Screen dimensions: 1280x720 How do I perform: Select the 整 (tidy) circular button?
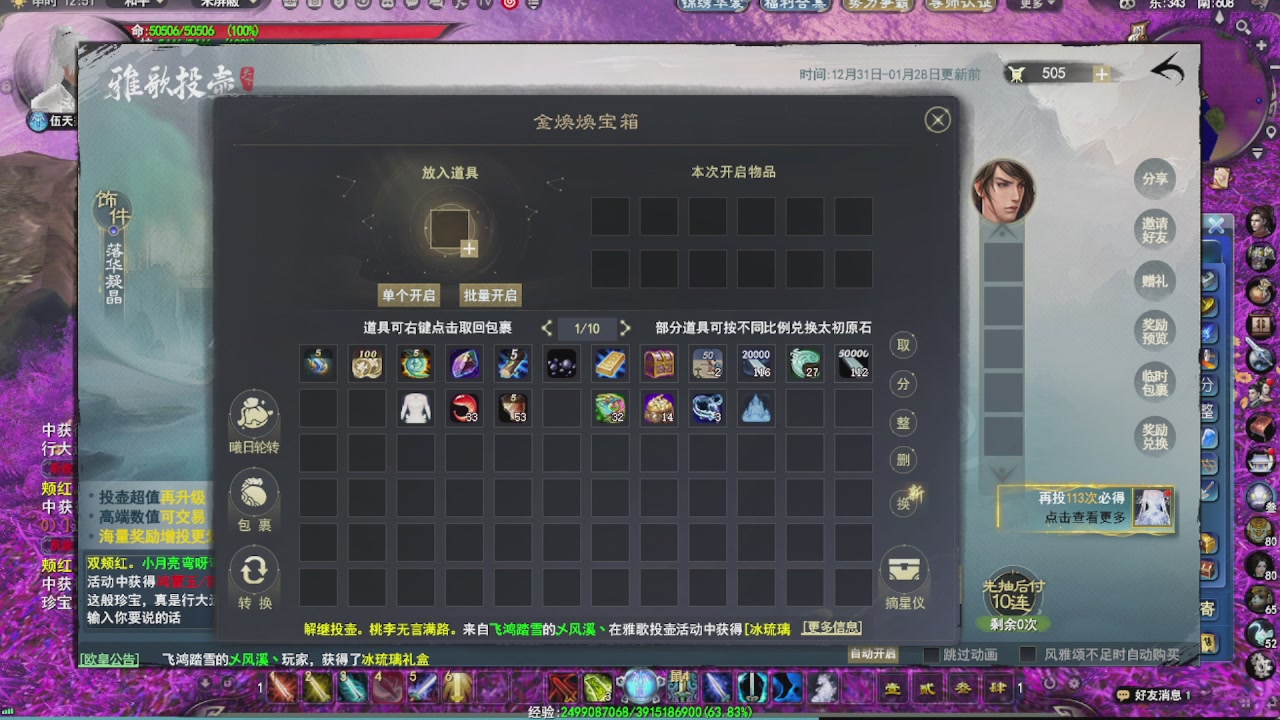point(901,422)
